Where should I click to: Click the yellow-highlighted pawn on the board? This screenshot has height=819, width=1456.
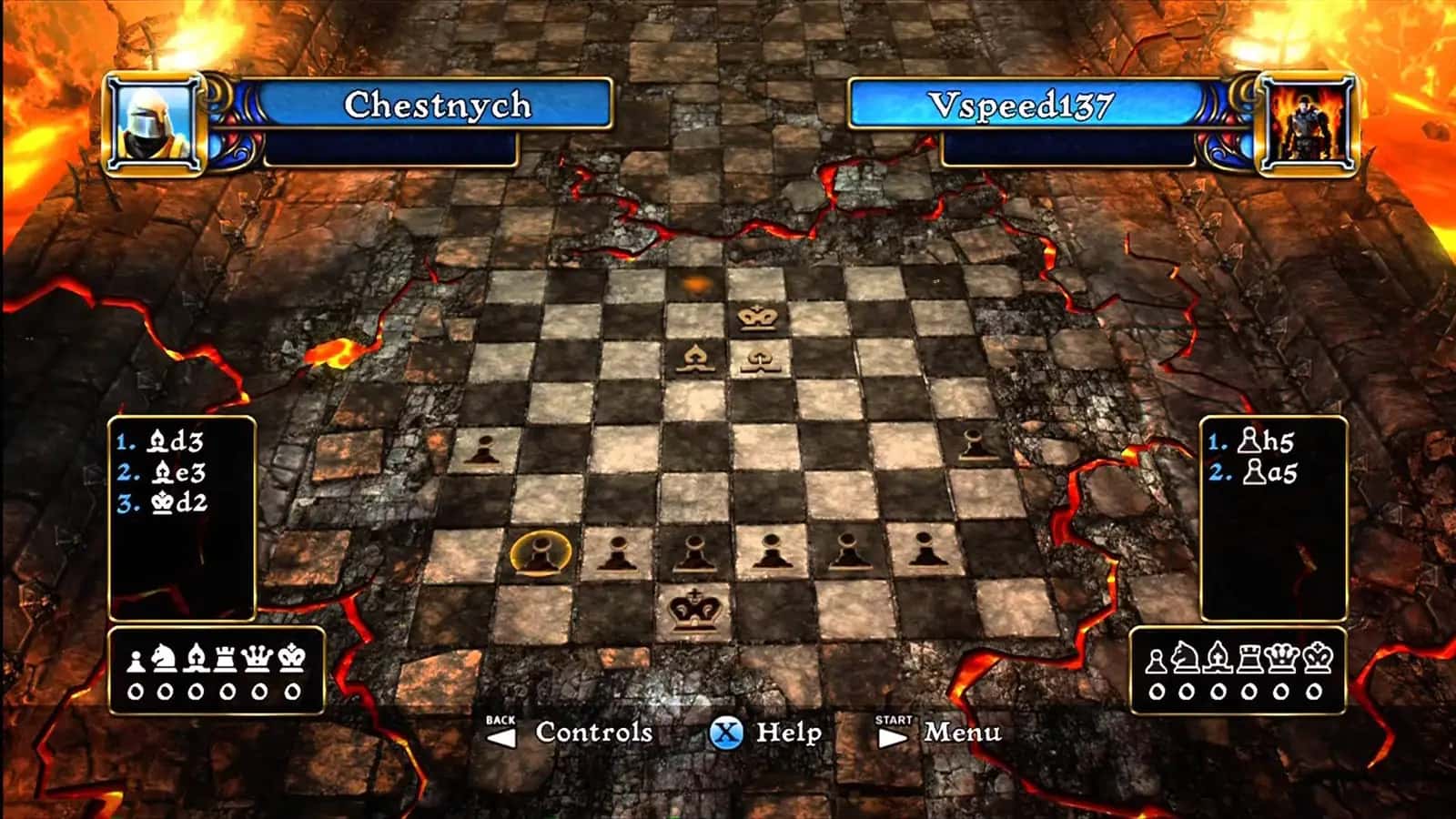click(x=540, y=552)
